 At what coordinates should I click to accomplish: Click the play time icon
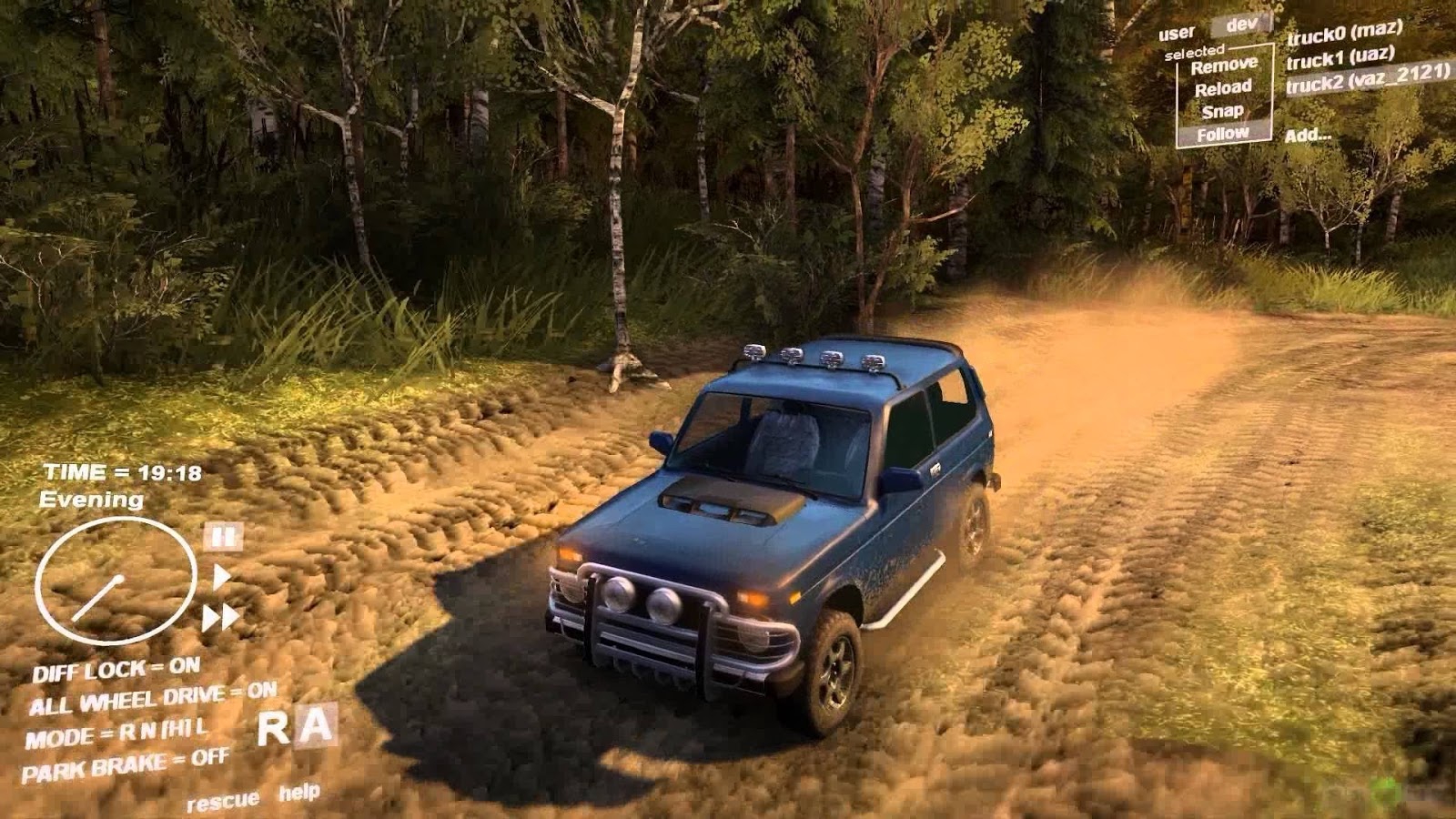(x=221, y=574)
